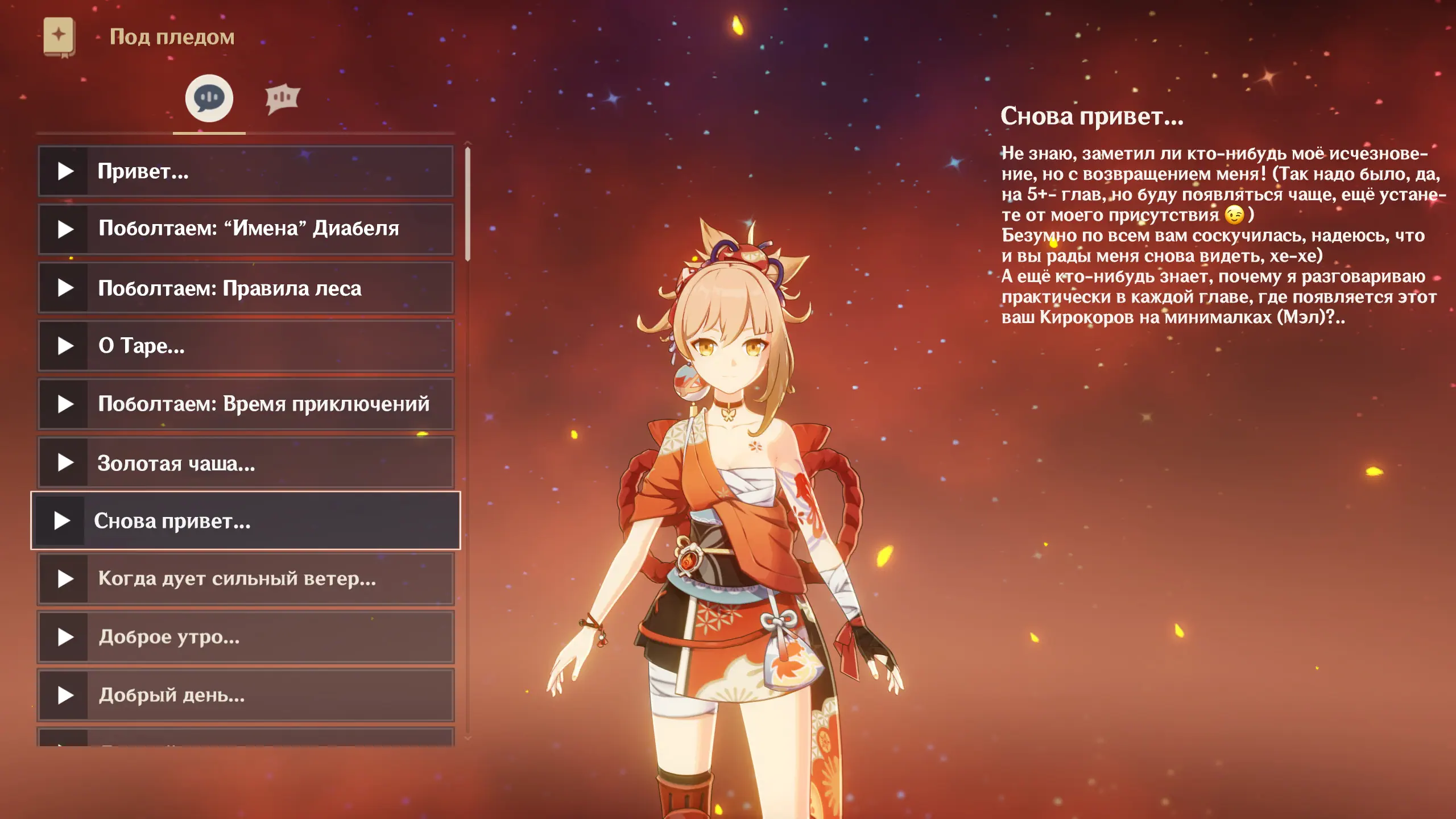Open "Поболтаем: Время приключений" voice line
The width and height of the screenshot is (1456, 819).
246,404
